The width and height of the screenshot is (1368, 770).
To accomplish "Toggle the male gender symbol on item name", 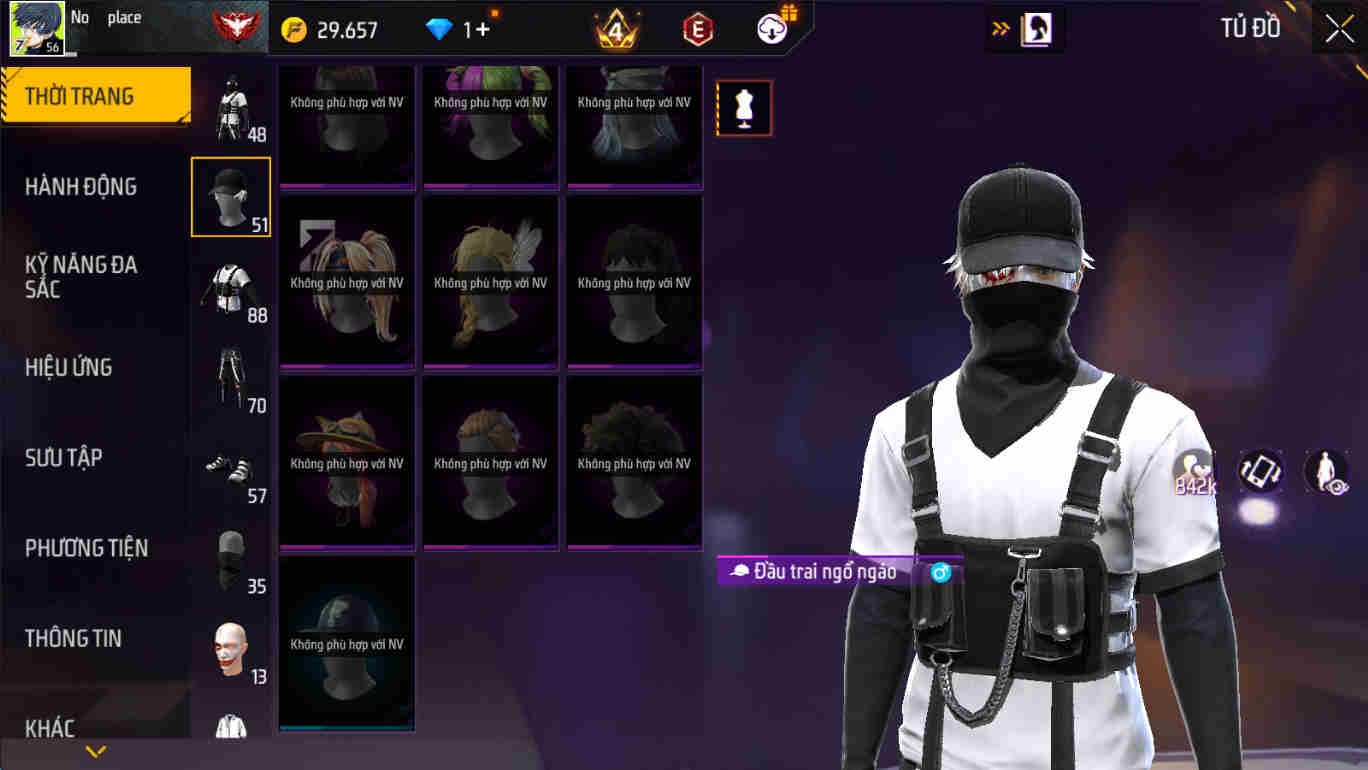I will tap(938, 572).
